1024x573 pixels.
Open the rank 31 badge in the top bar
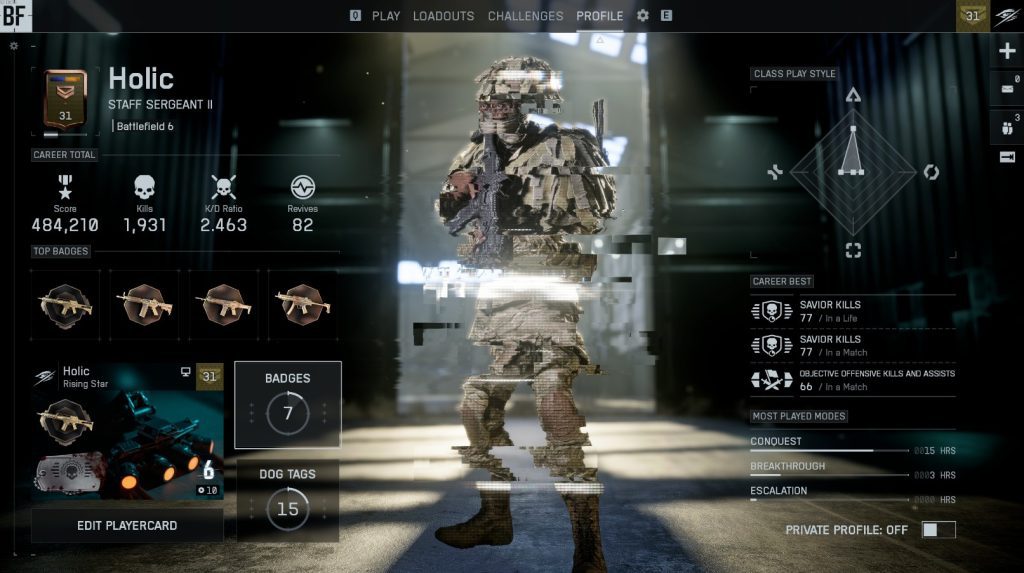click(972, 15)
